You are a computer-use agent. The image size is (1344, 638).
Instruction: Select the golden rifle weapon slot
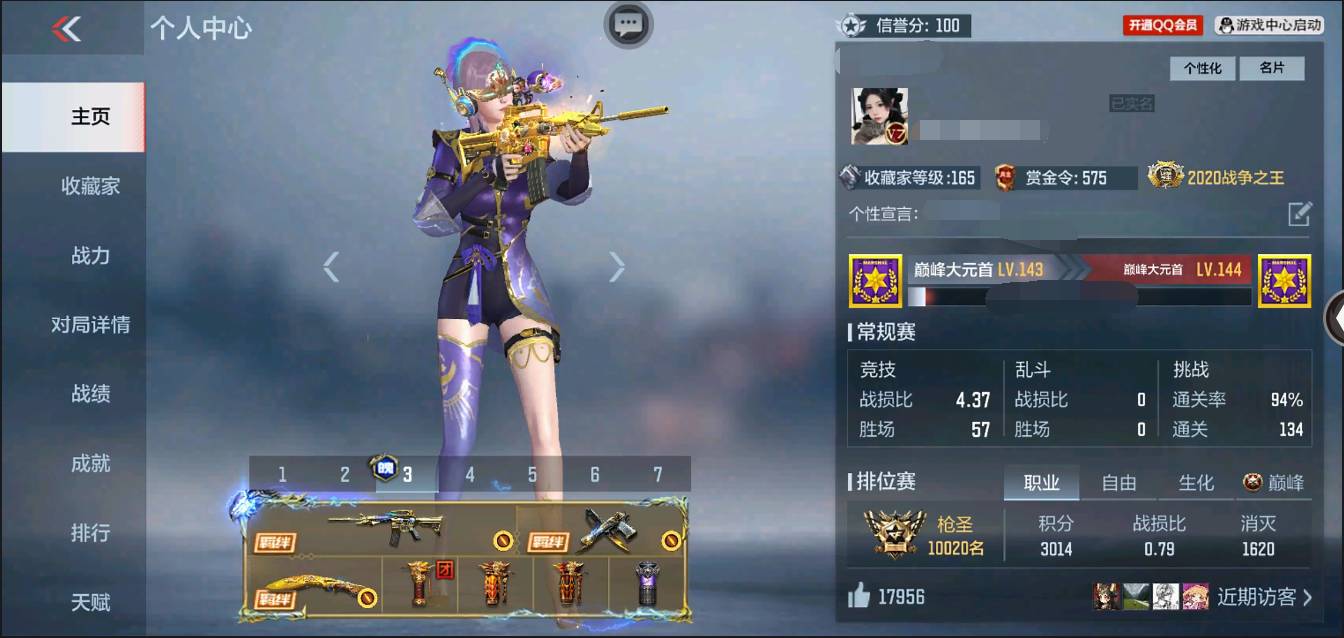[385, 528]
